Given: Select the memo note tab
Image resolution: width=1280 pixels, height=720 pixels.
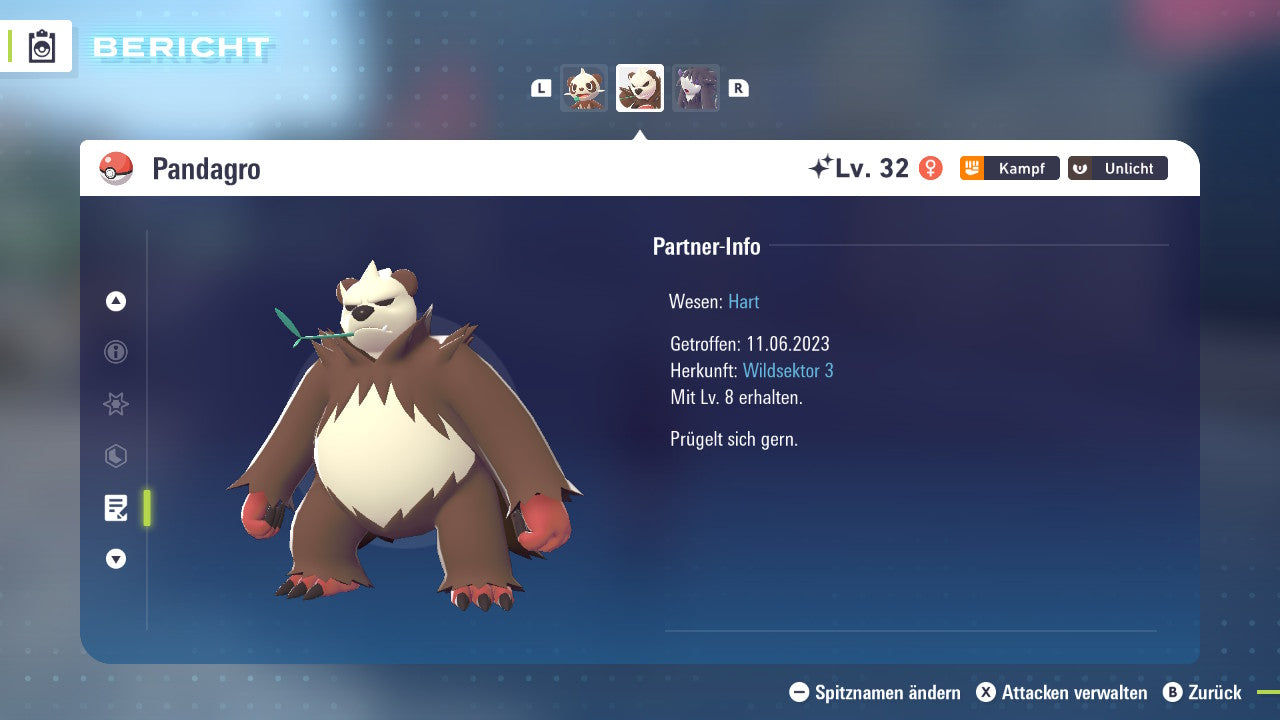Looking at the screenshot, I should coord(116,508).
